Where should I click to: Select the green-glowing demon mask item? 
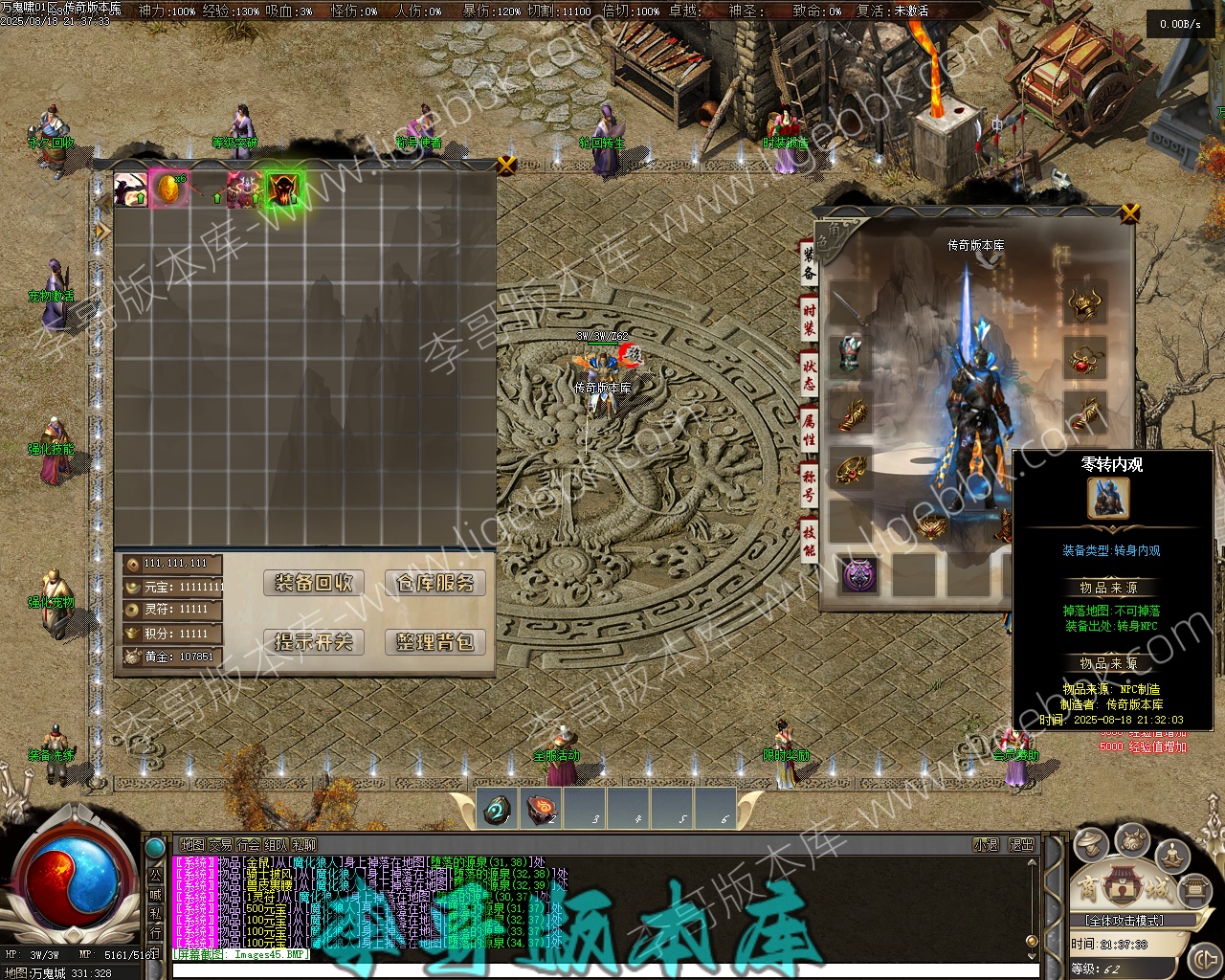coord(282,189)
